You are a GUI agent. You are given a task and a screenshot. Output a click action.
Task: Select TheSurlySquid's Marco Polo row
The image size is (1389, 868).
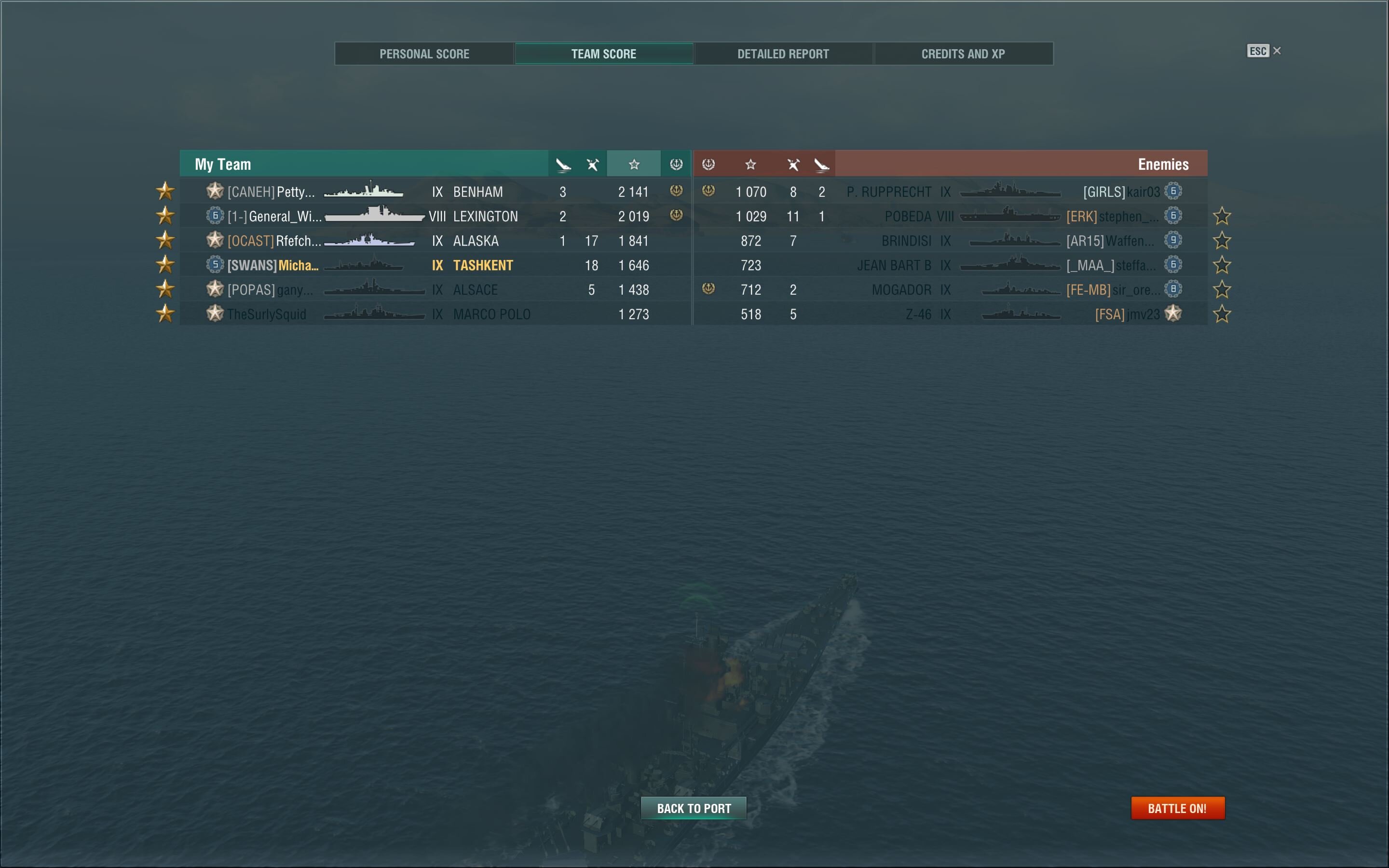pos(435,314)
